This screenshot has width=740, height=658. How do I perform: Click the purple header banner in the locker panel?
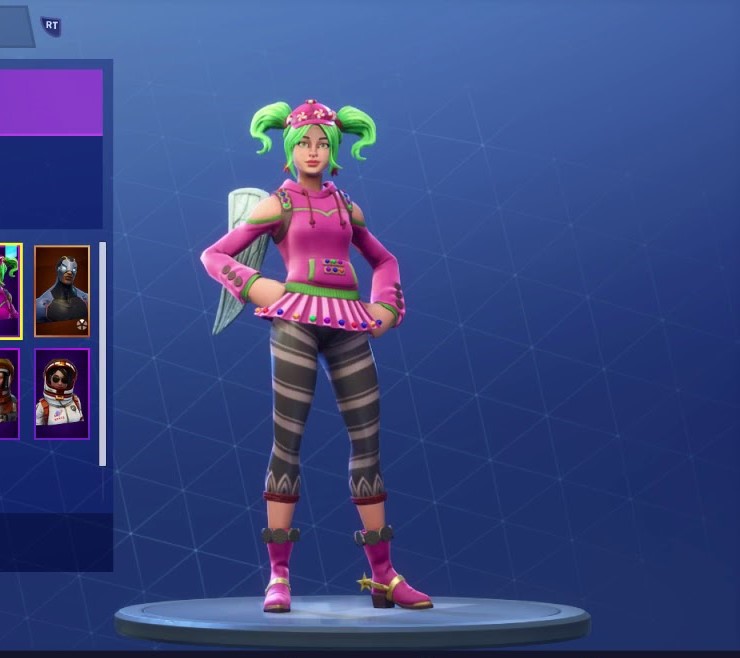point(51,101)
